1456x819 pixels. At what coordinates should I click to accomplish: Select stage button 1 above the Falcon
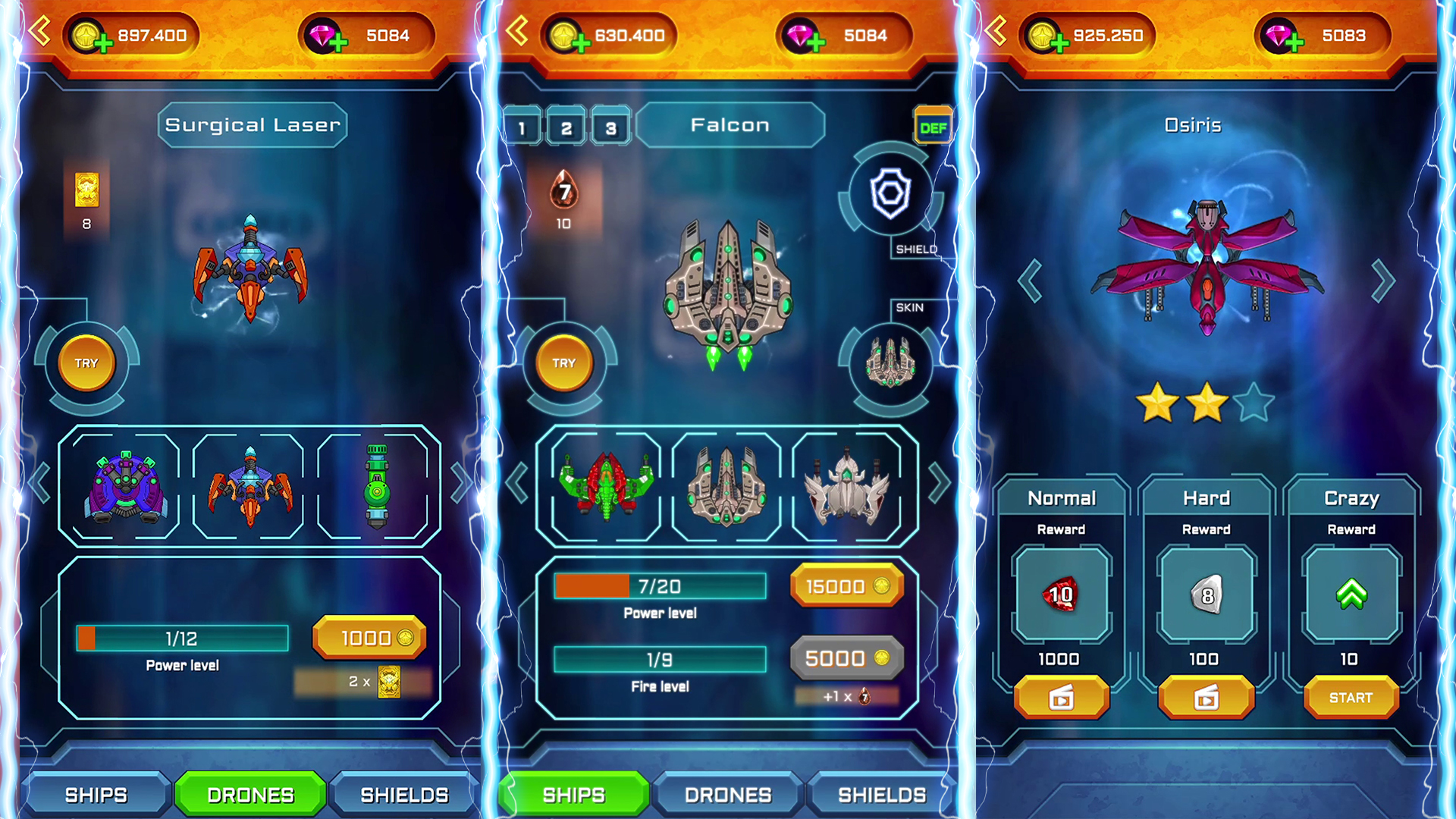tap(522, 127)
